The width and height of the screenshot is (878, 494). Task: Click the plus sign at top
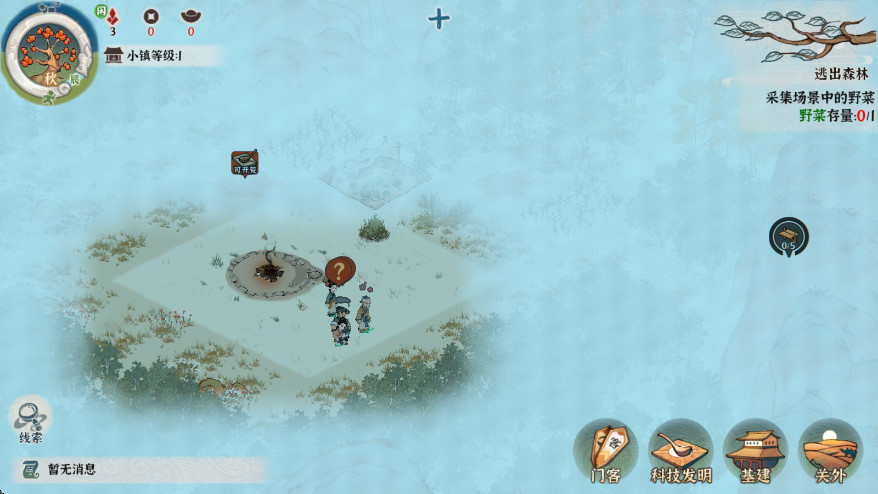click(438, 18)
